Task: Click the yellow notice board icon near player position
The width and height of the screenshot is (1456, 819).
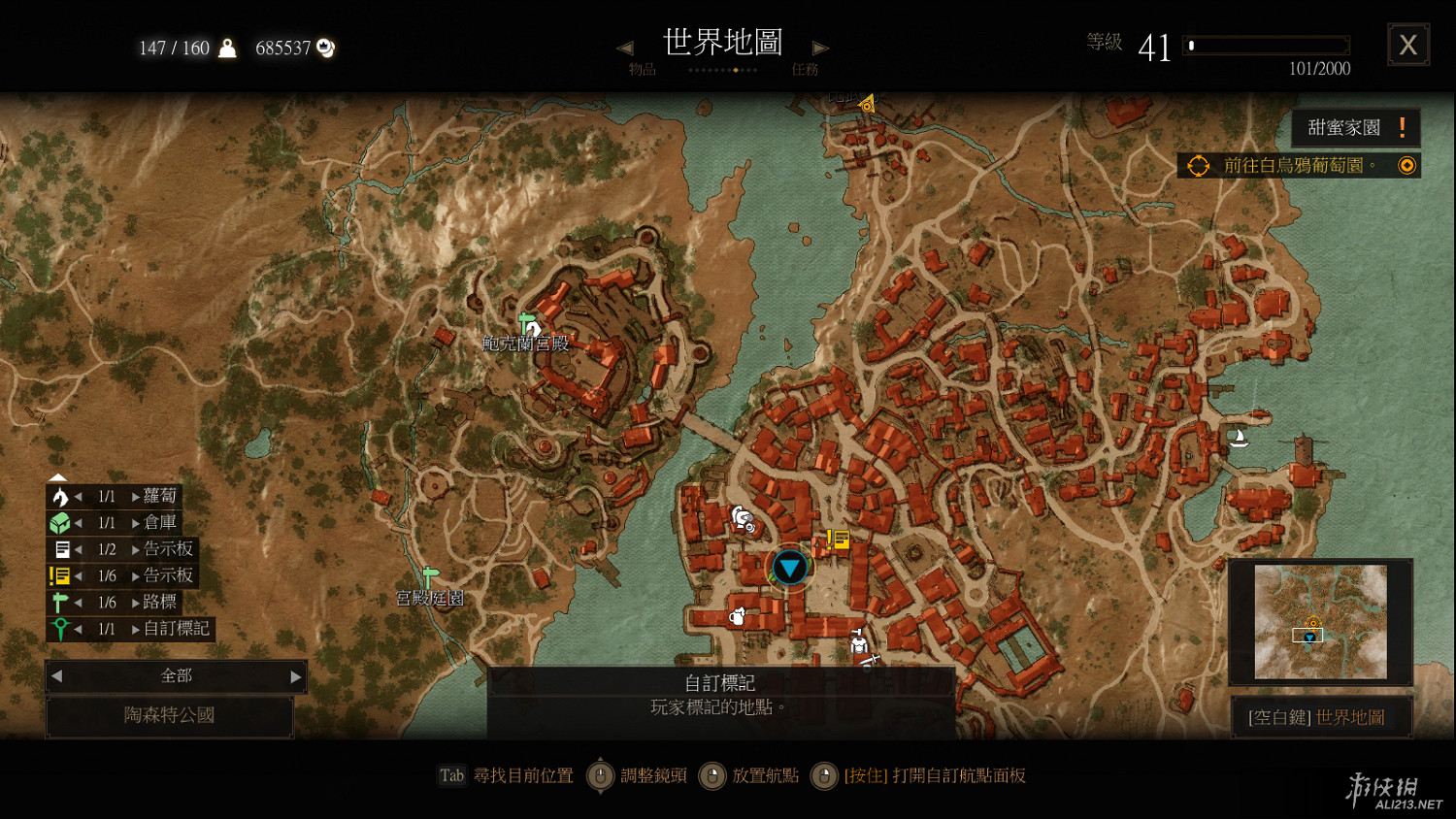Action: [838, 541]
